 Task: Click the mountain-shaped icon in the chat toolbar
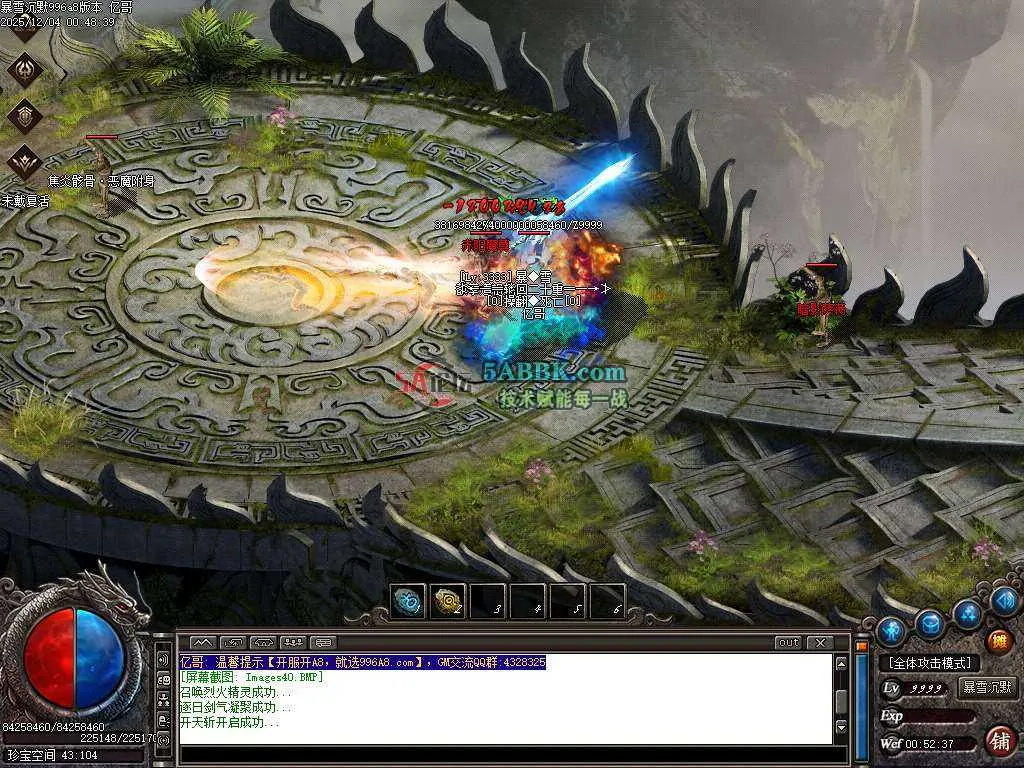(x=203, y=642)
